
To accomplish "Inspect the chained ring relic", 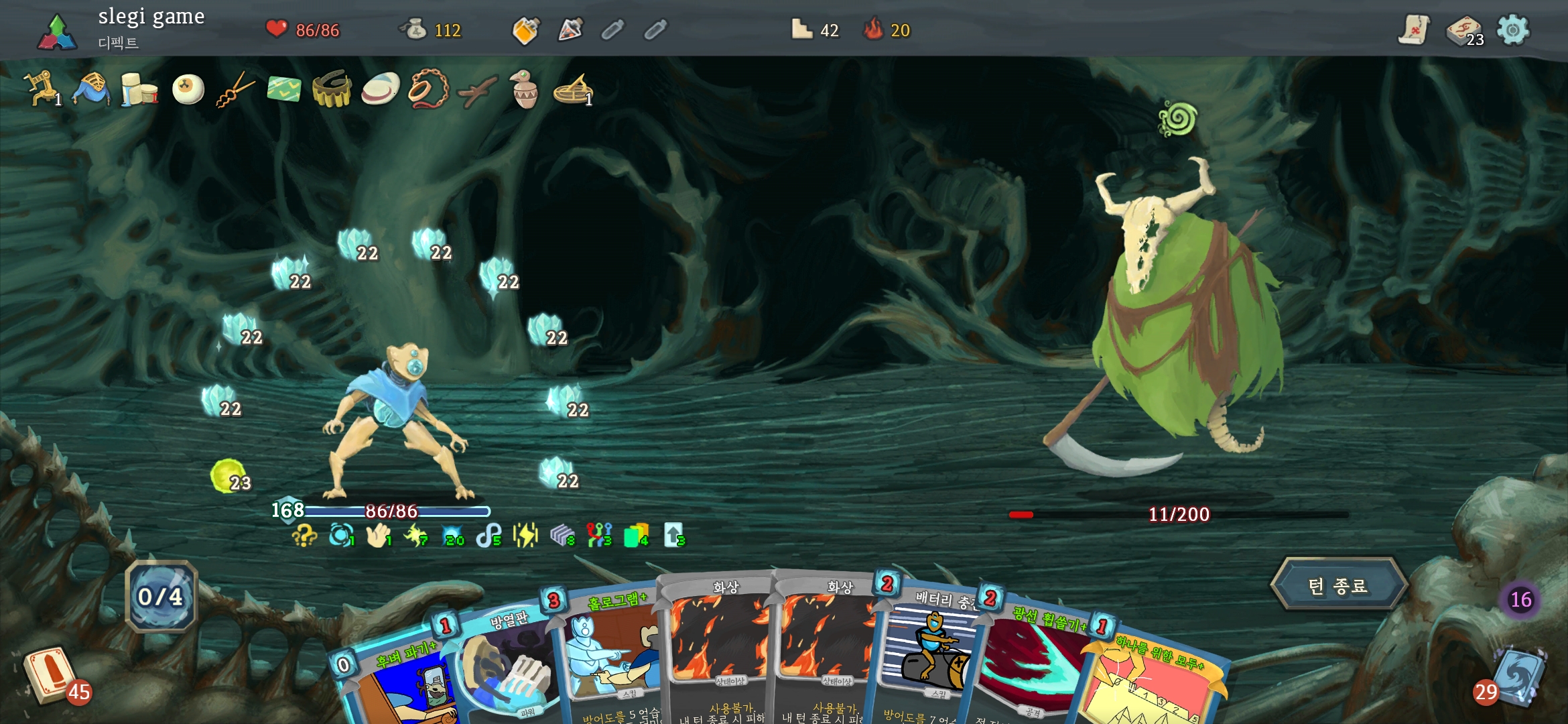I will [428, 89].
